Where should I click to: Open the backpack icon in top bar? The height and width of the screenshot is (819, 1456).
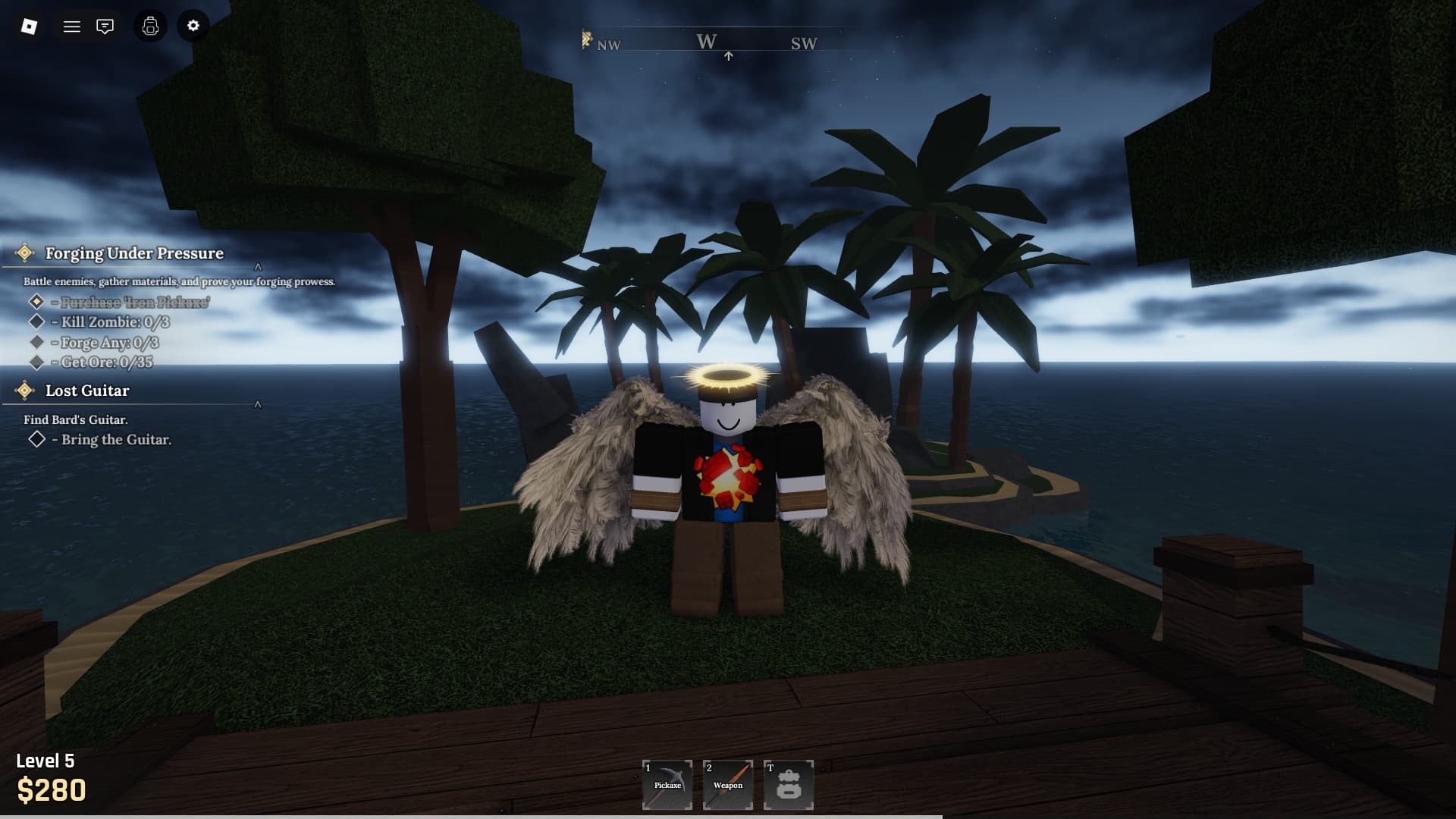point(150,27)
